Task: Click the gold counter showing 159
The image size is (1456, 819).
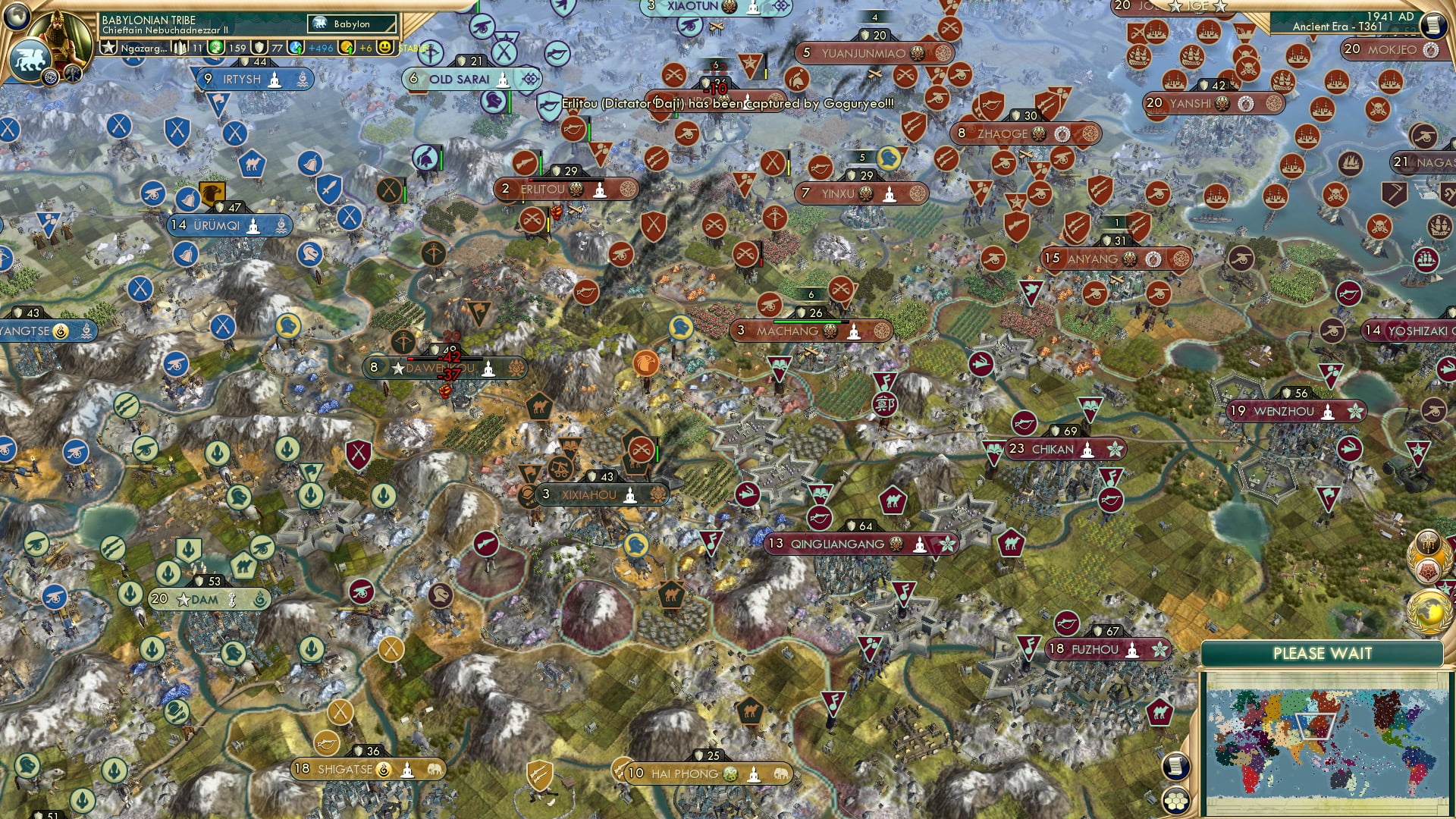Action: (235, 49)
